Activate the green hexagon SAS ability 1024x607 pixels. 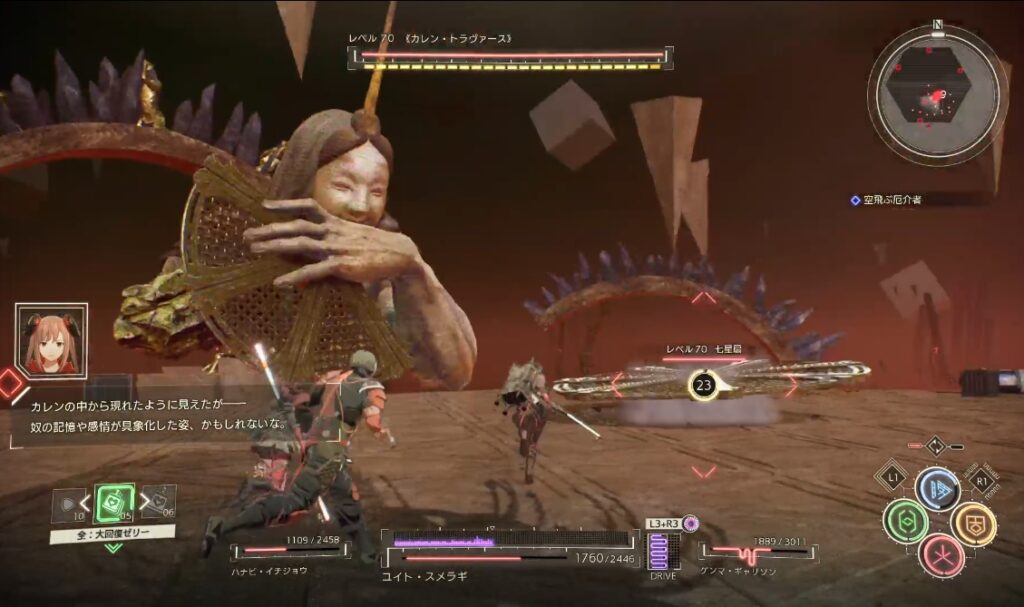click(905, 522)
